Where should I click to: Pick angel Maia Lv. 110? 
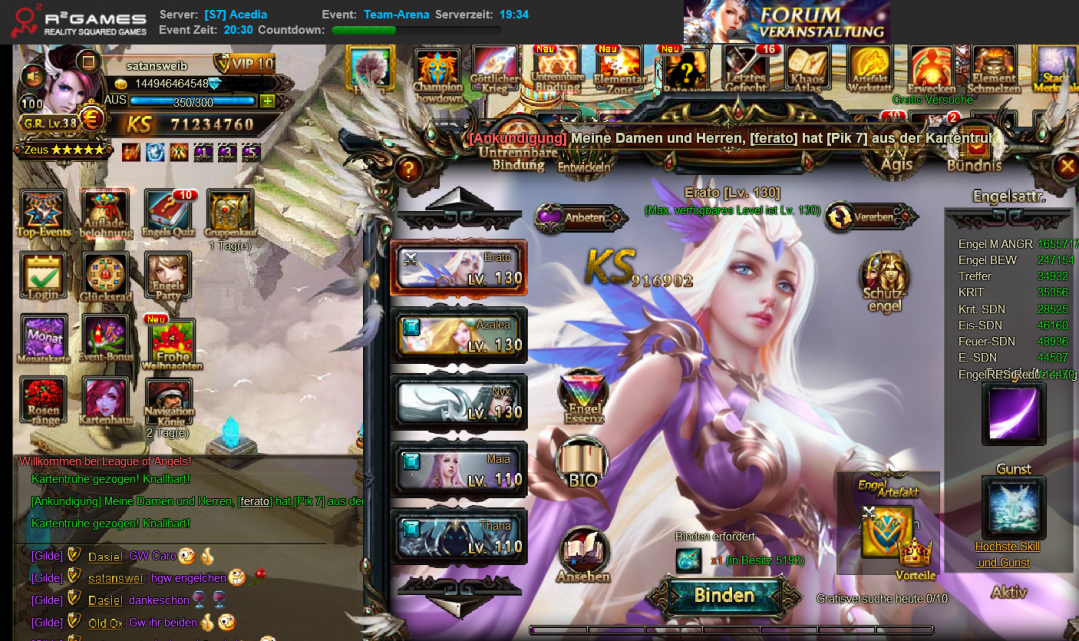pyautogui.click(x=459, y=470)
